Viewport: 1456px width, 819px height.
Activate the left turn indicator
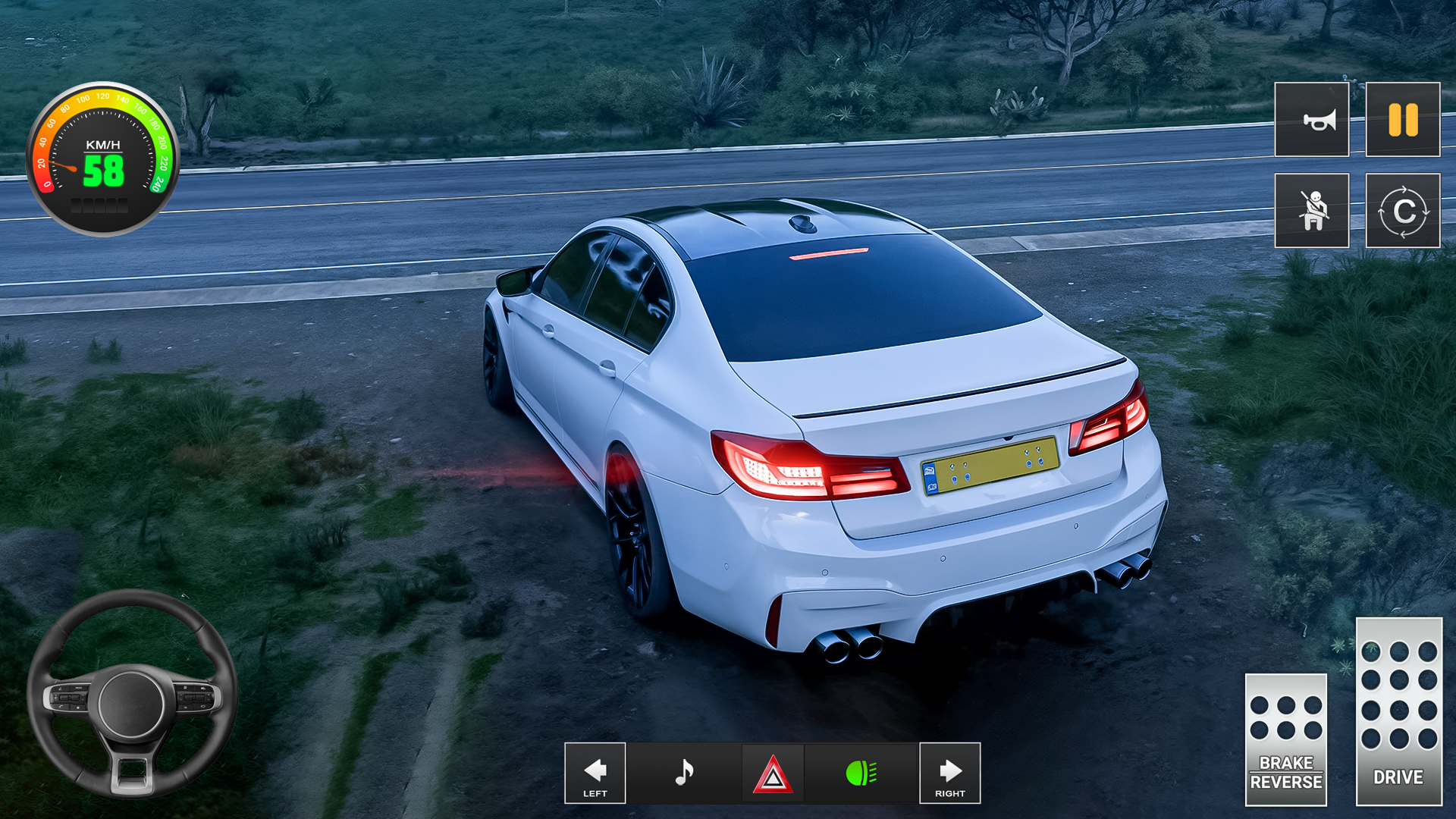tap(595, 773)
